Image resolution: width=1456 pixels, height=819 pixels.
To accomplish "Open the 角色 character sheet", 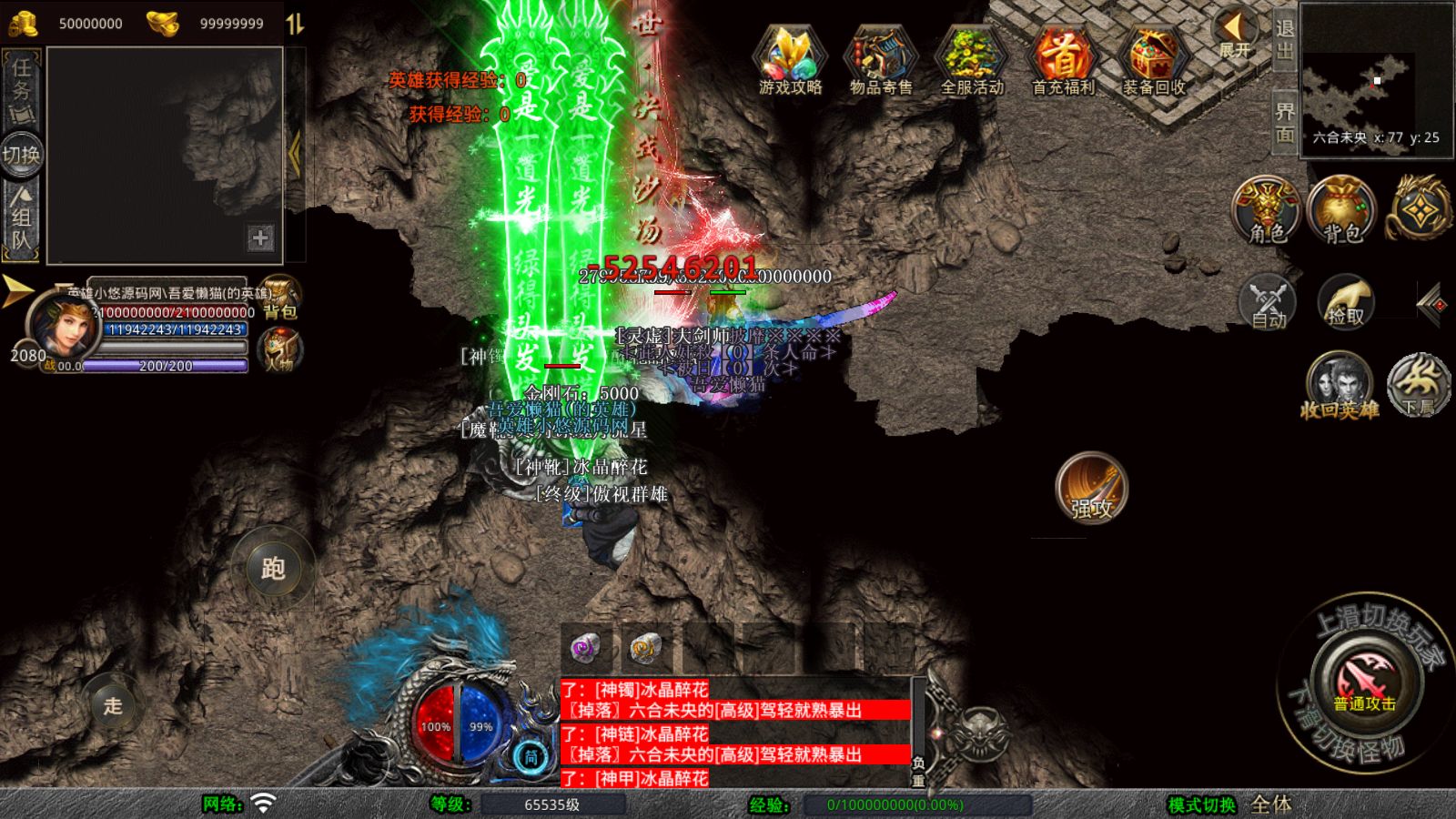I will point(1266,211).
